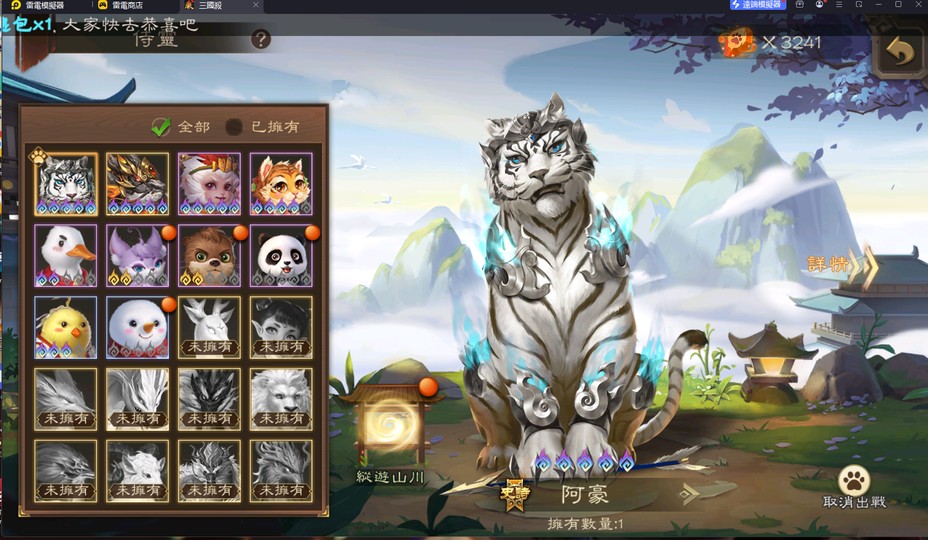Select the panda pet portrait

281,255
